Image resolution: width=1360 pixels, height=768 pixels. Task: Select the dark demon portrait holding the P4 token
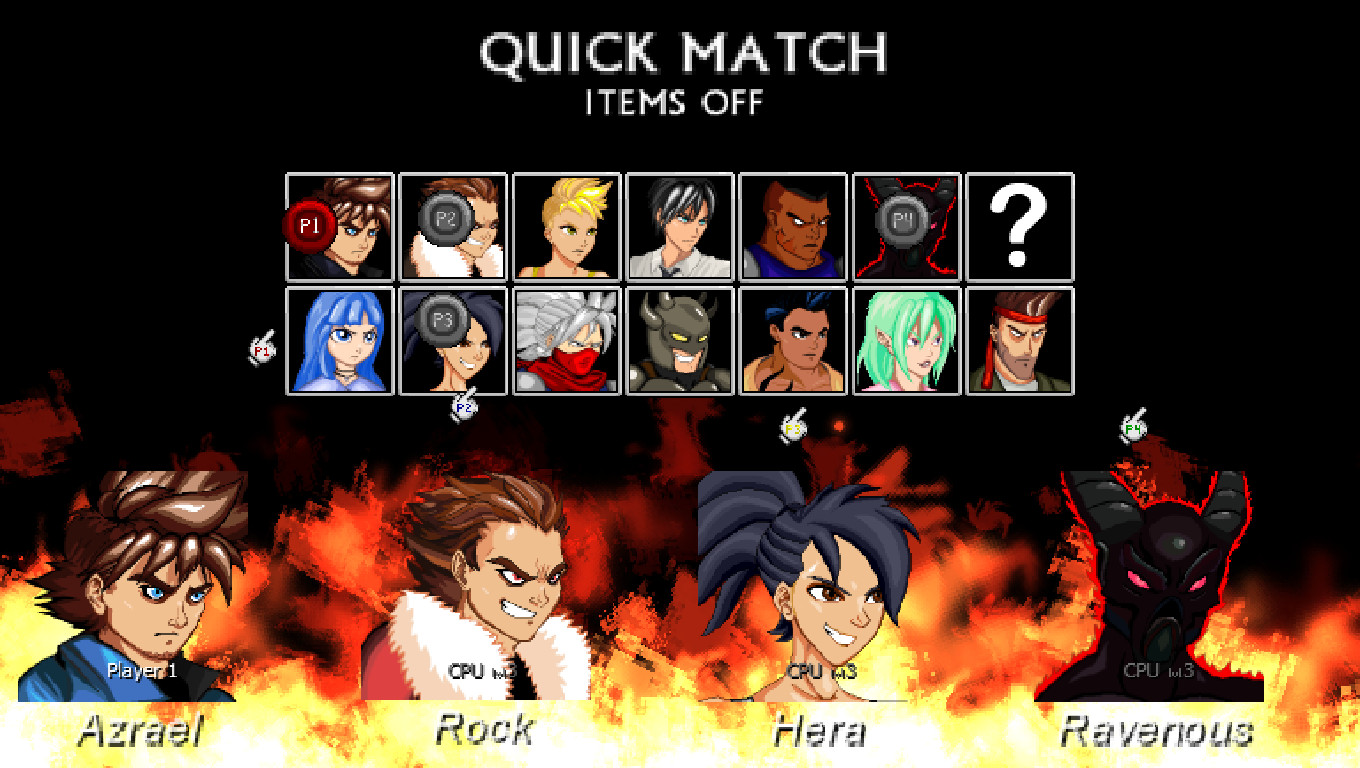pyautogui.click(x=906, y=228)
